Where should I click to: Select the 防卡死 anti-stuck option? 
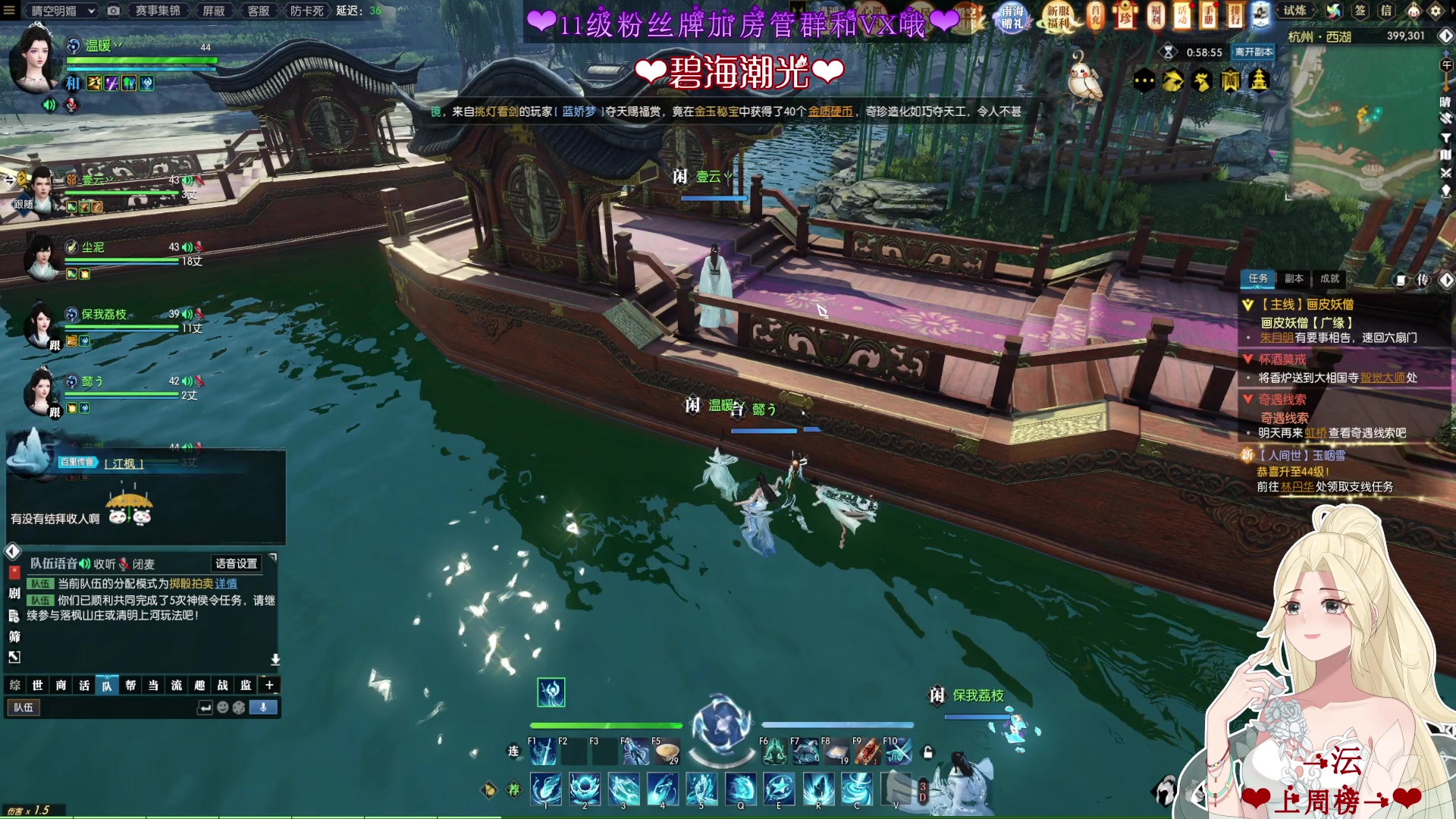coord(306,11)
